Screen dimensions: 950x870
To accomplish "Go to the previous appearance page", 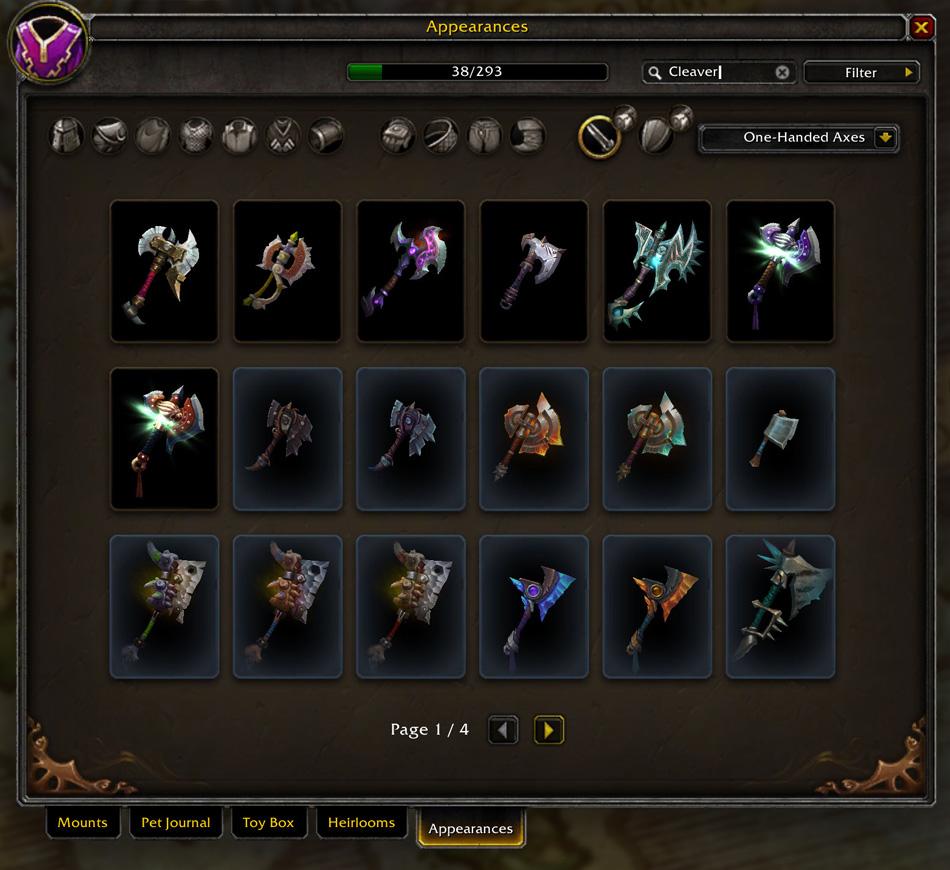I will pos(503,730).
